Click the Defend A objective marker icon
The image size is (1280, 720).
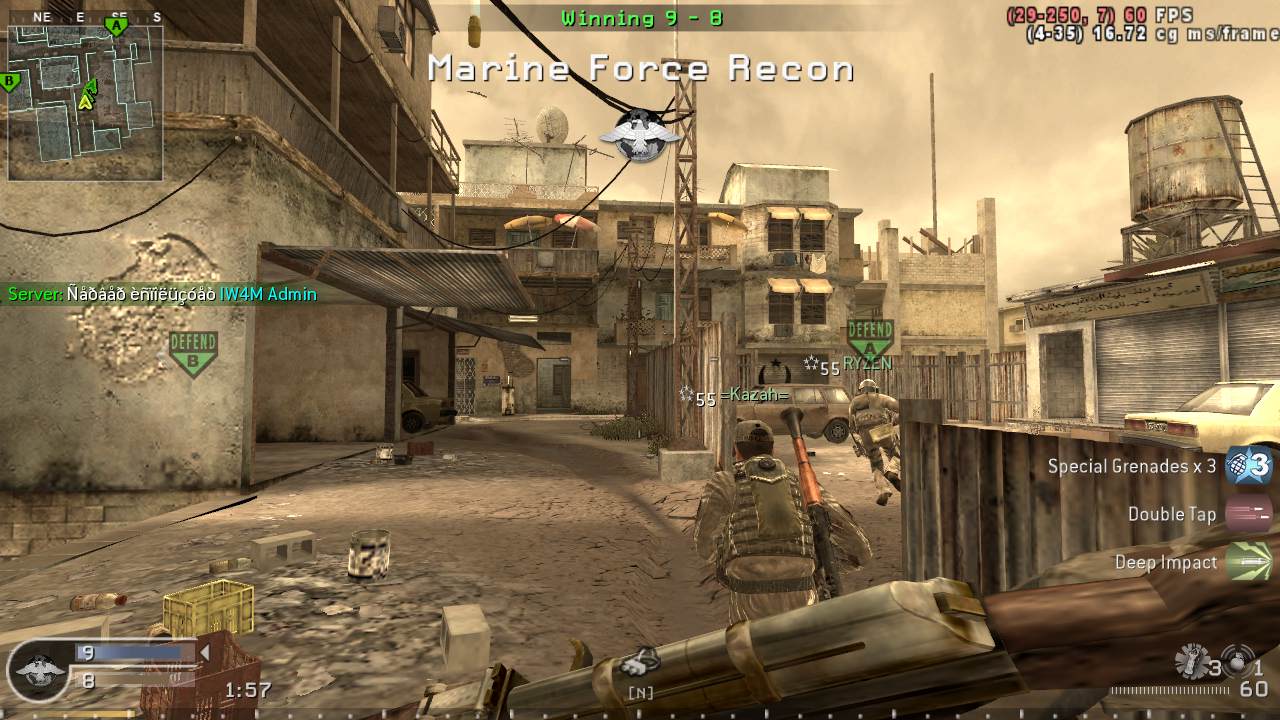[869, 334]
